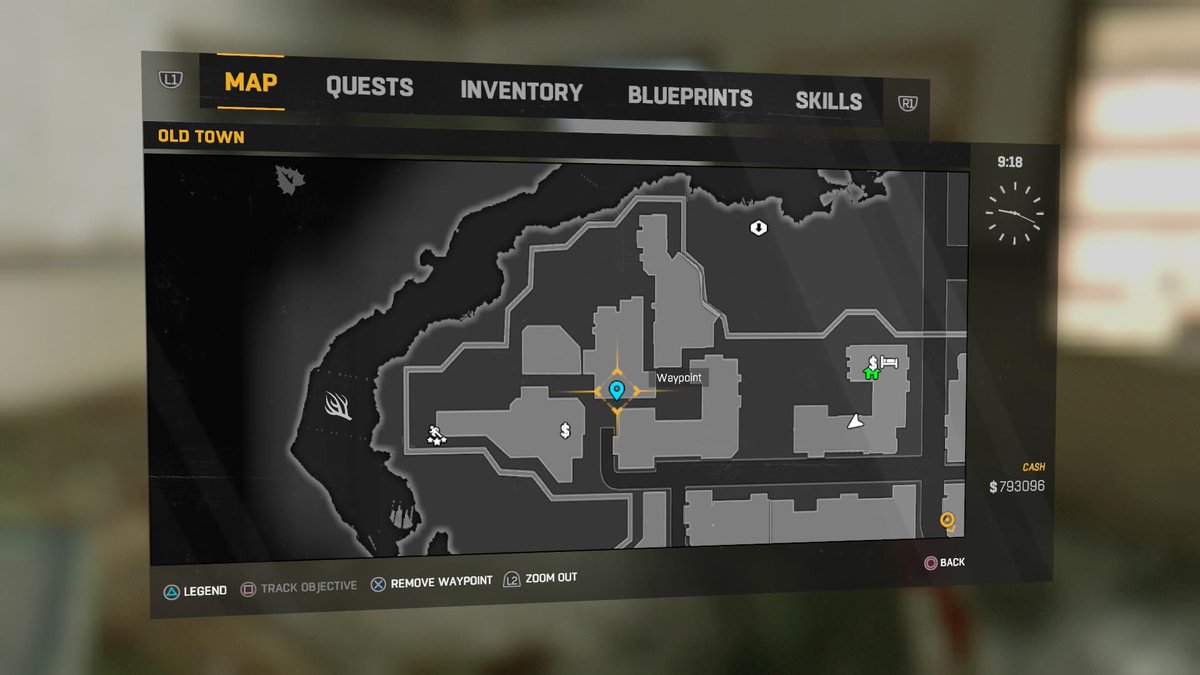Select the Map tab
The width and height of the screenshot is (1200, 675).
(x=250, y=82)
